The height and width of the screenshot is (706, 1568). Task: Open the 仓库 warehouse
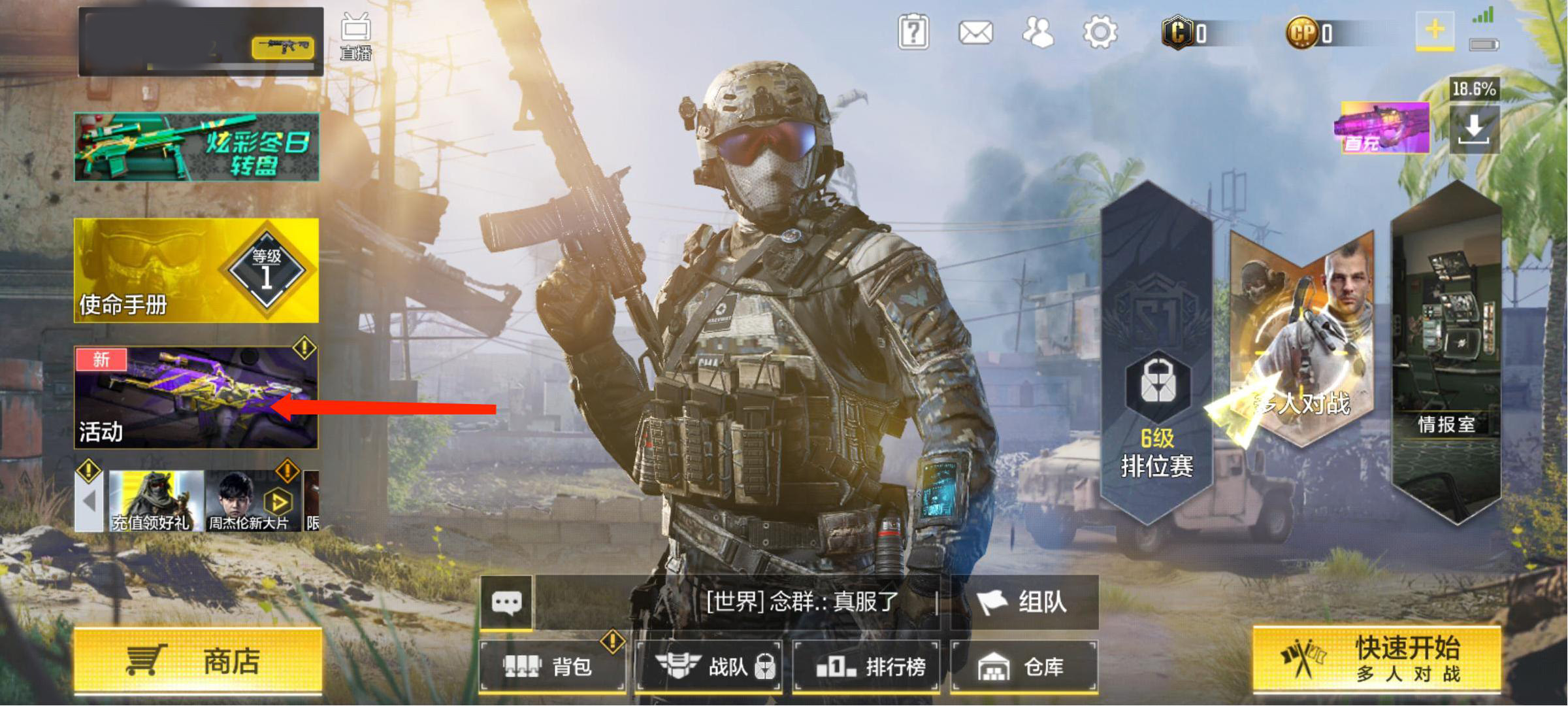1024,666
